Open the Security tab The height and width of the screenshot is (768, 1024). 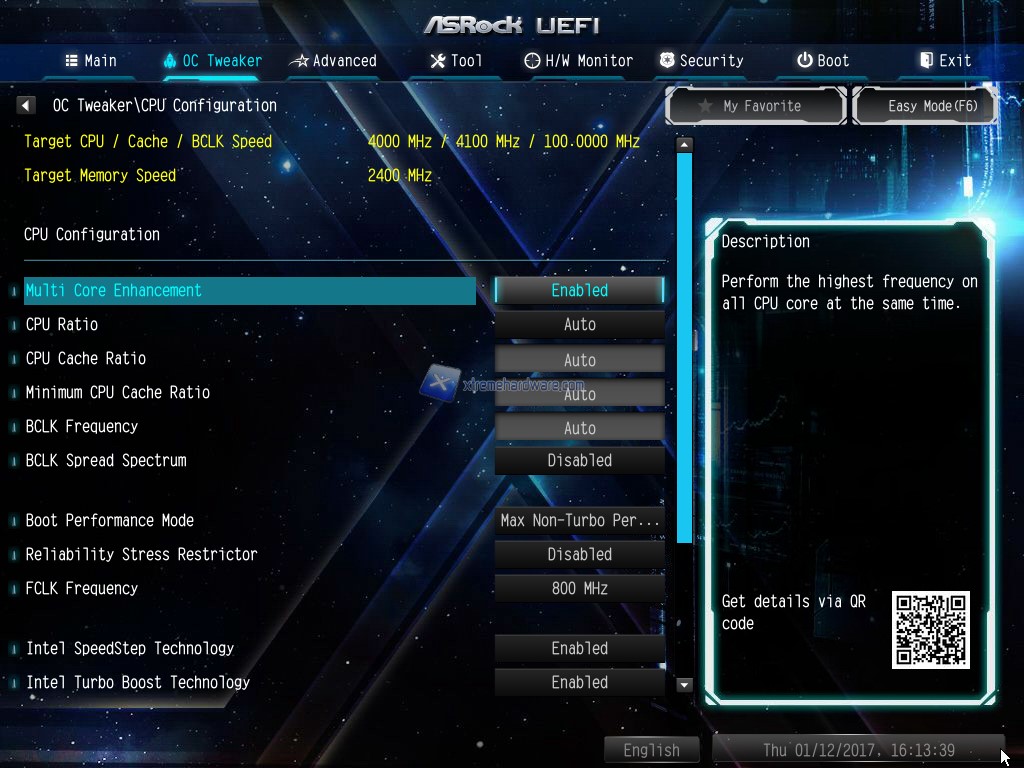[x=701, y=61]
